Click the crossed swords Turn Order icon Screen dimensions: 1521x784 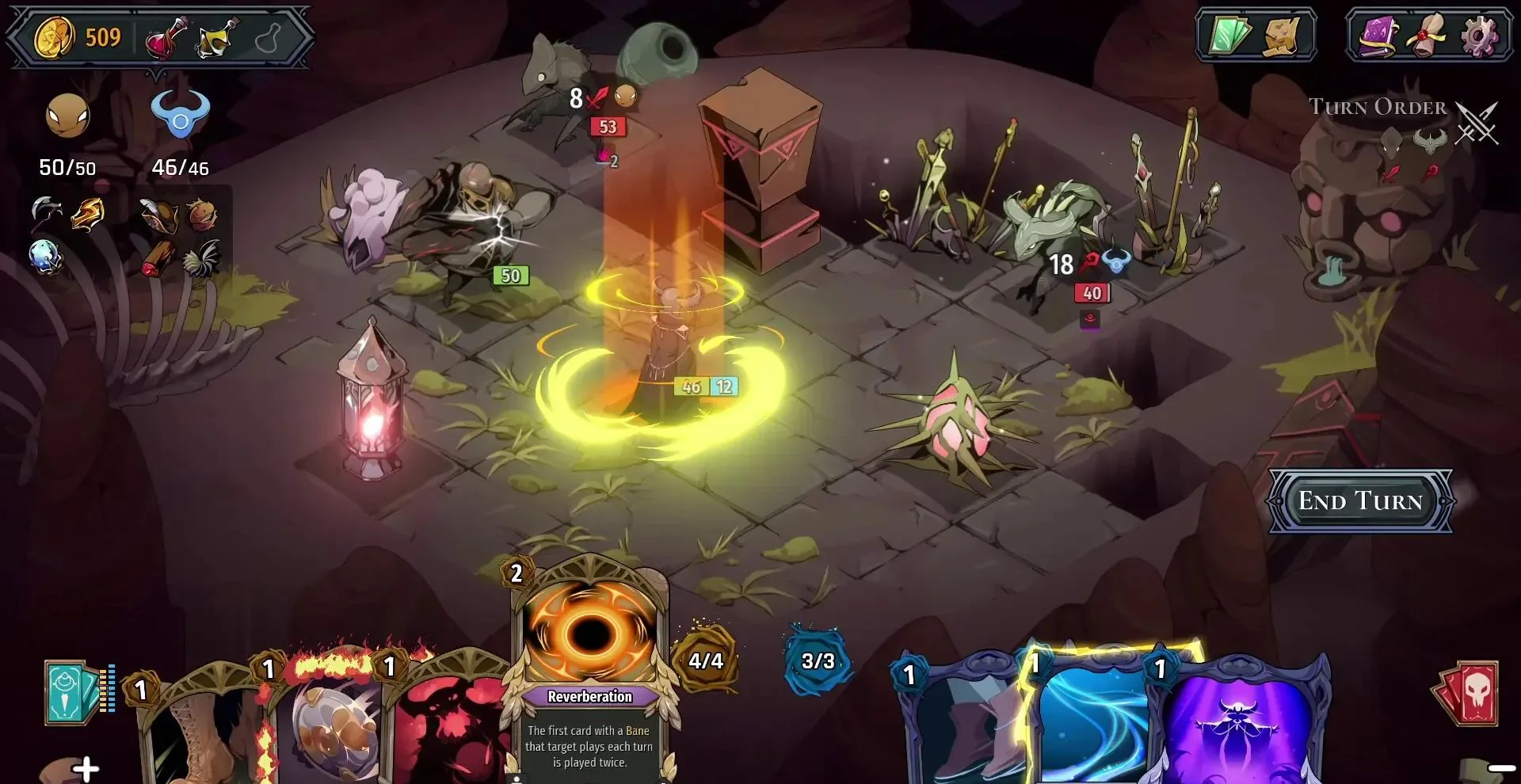[1477, 124]
